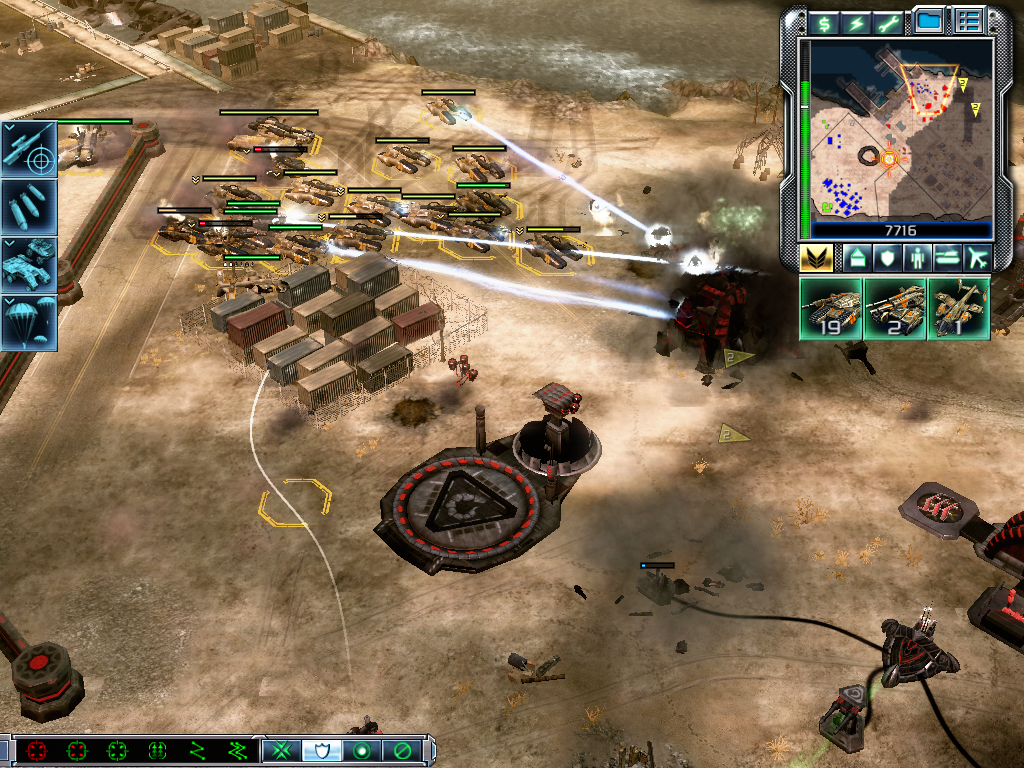The width and height of the screenshot is (1024, 768).
Task: Open the aircraft build tab
Action: 977,258
